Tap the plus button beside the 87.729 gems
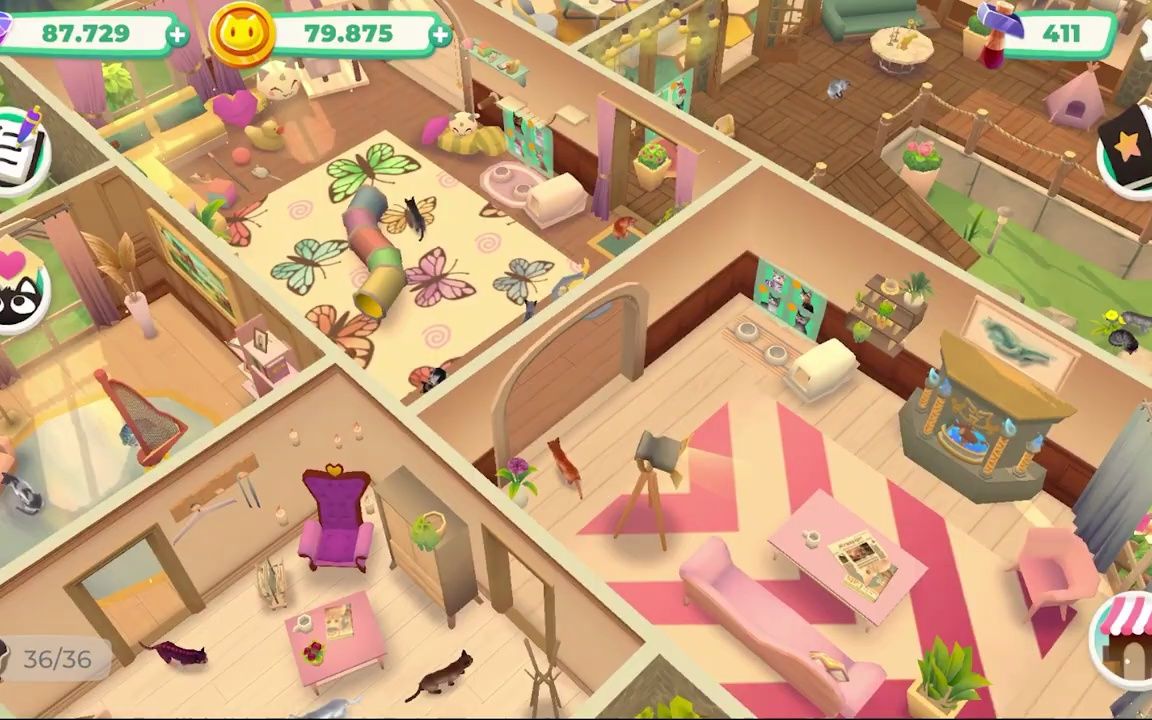Screen dimensions: 1152x720 177,35
